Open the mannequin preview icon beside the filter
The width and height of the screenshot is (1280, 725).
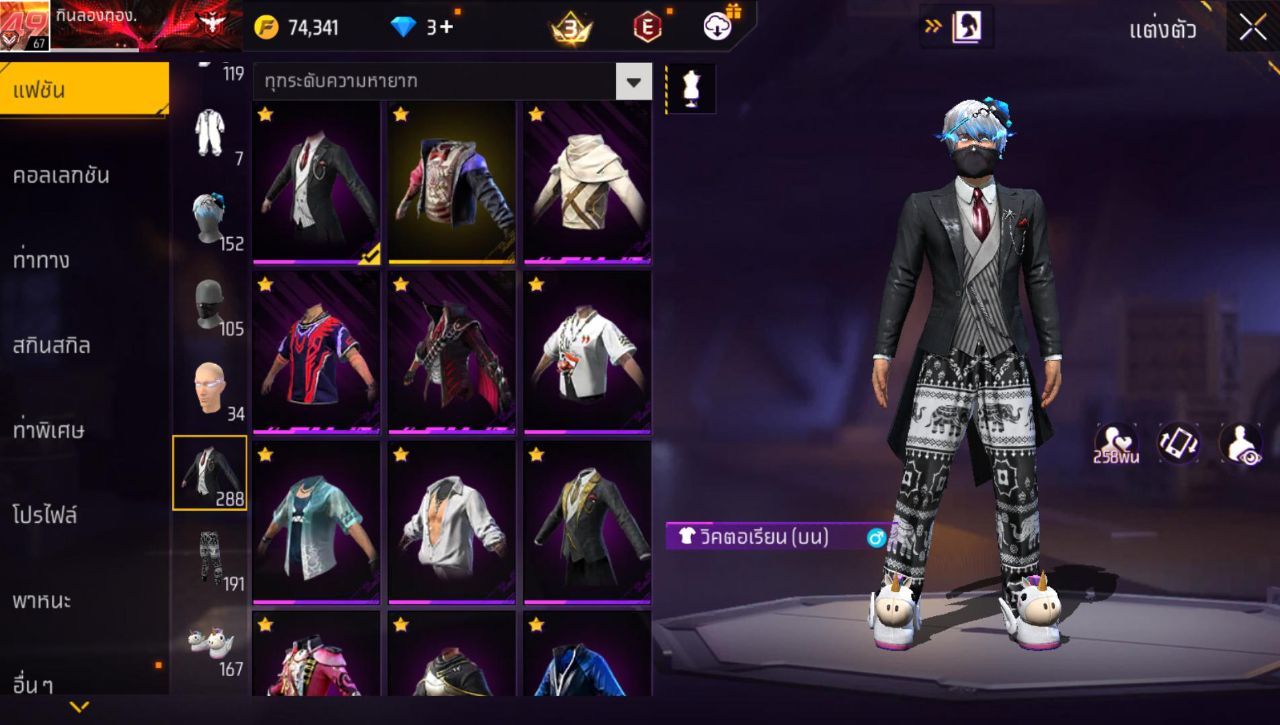coord(689,88)
